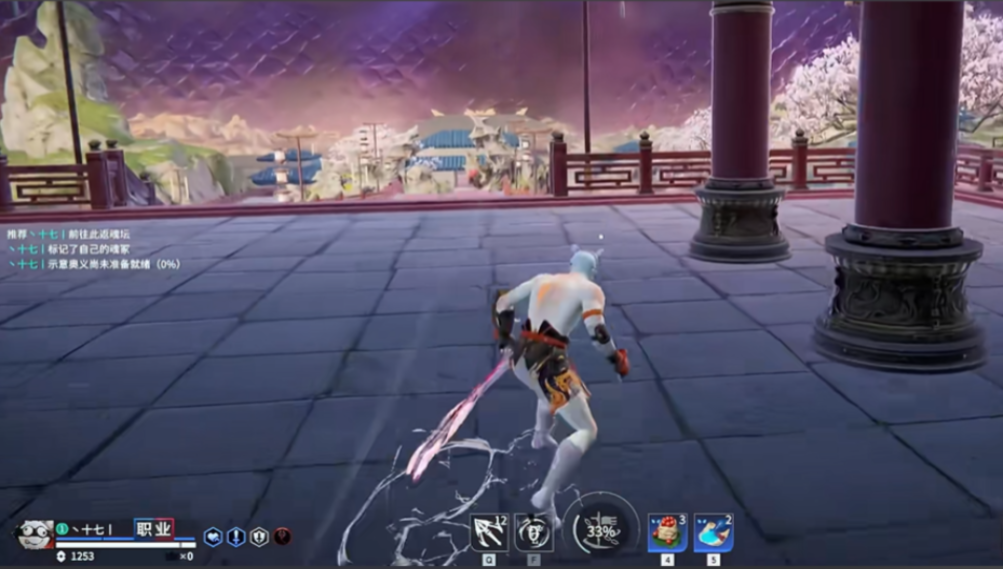Select the blue heart buff icon
The image size is (1003, 570).
pyautogui.click(x=213, y=537)
